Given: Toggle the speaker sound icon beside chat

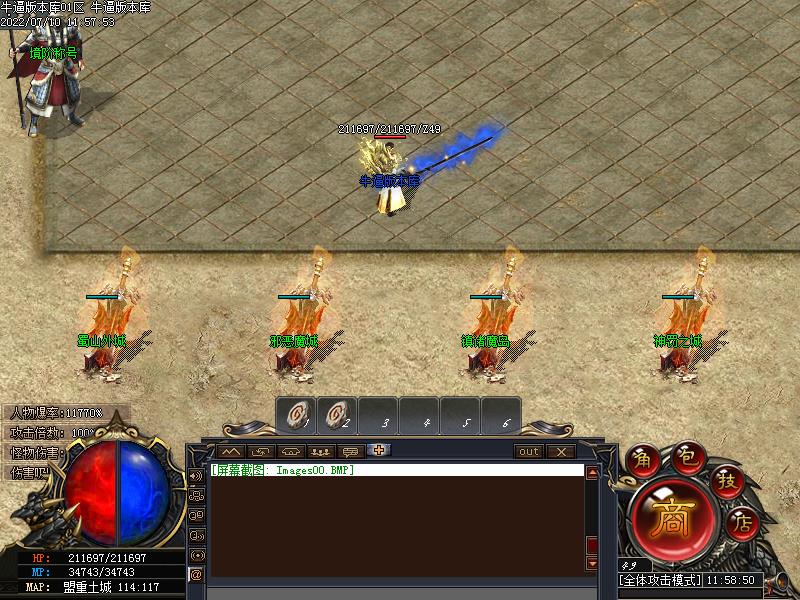Looking at the screenshot, I should pos(196,476).
